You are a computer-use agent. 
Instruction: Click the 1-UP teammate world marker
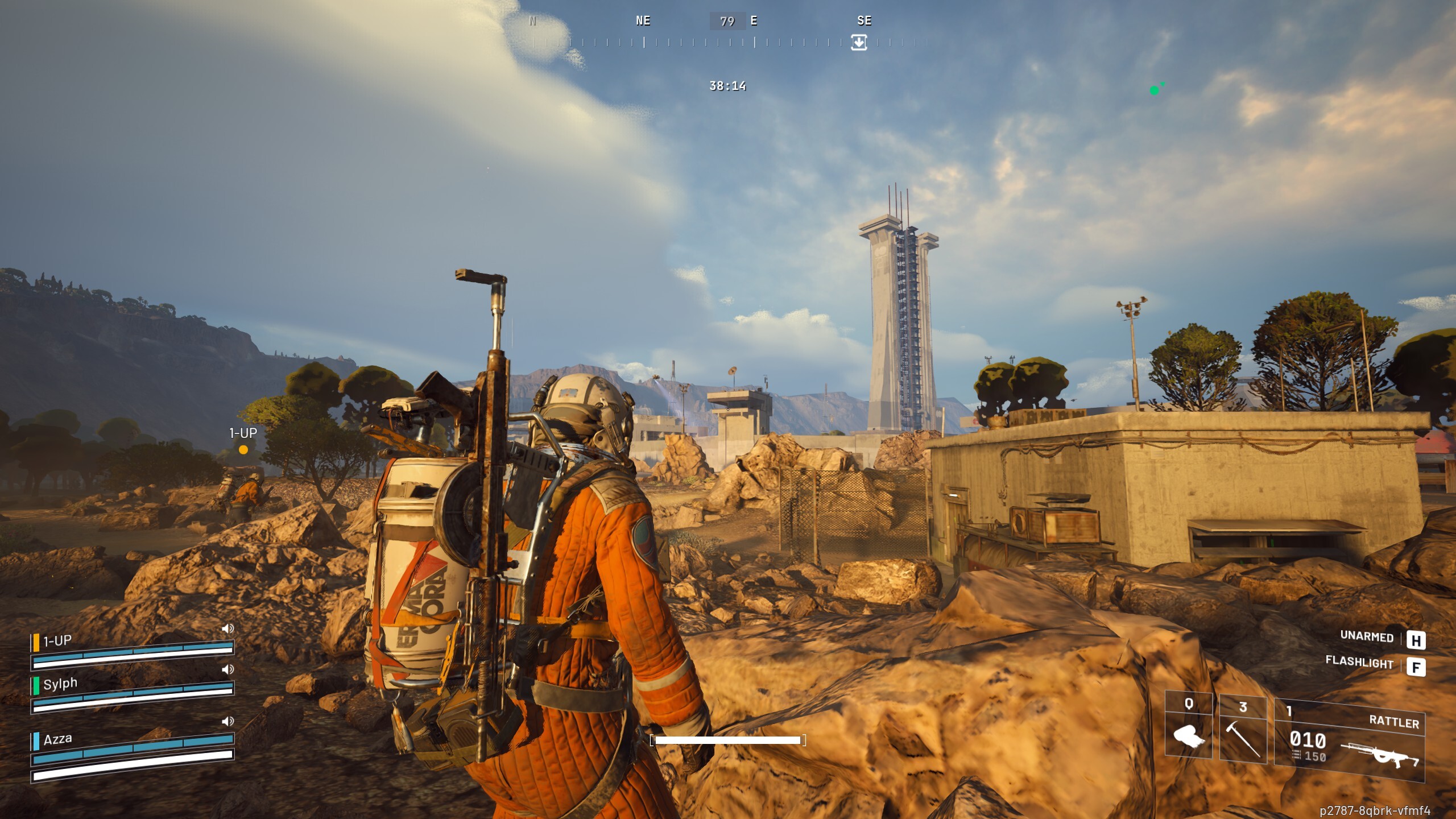[243, 449]
